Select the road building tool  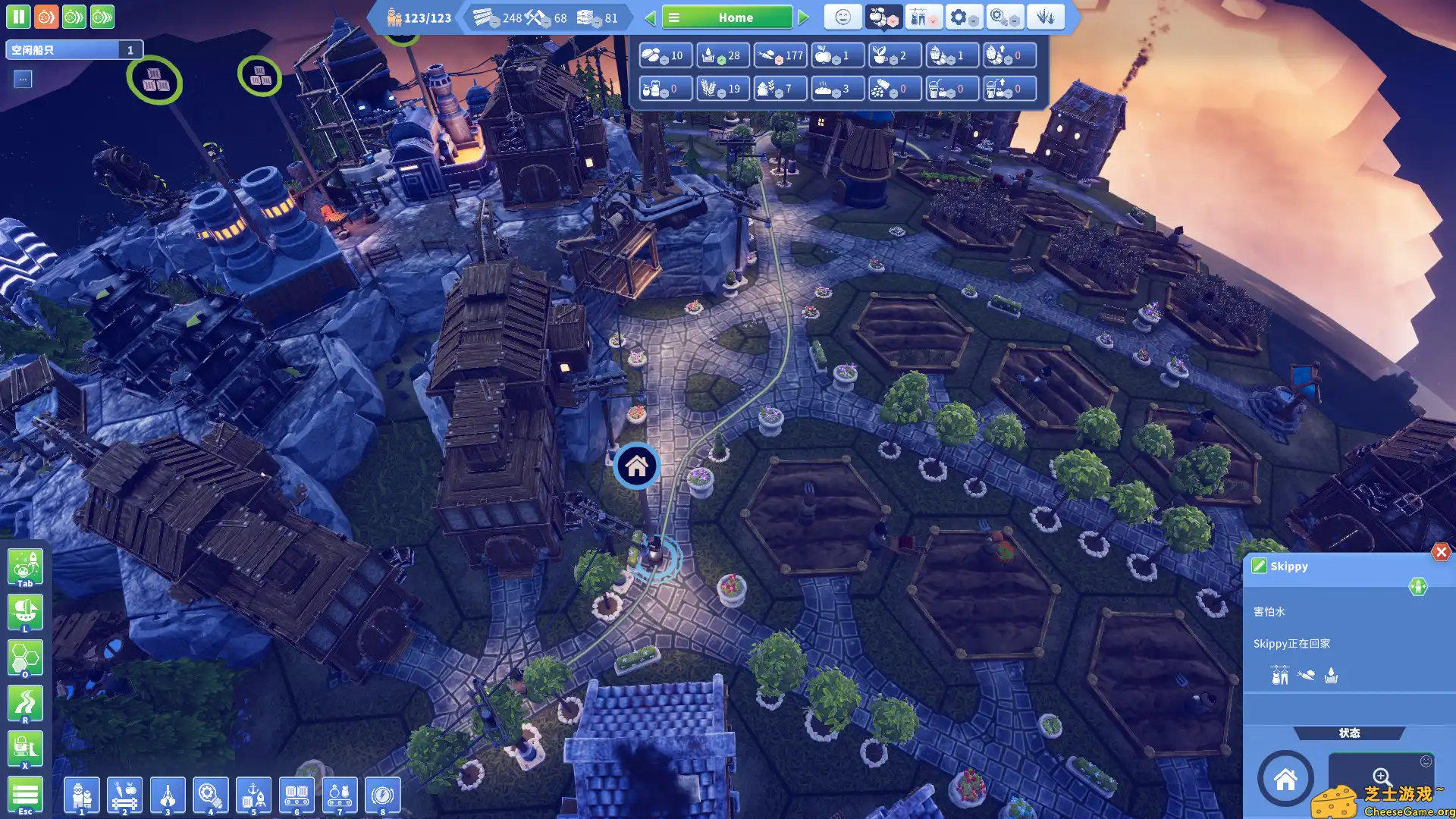[25, 704]
